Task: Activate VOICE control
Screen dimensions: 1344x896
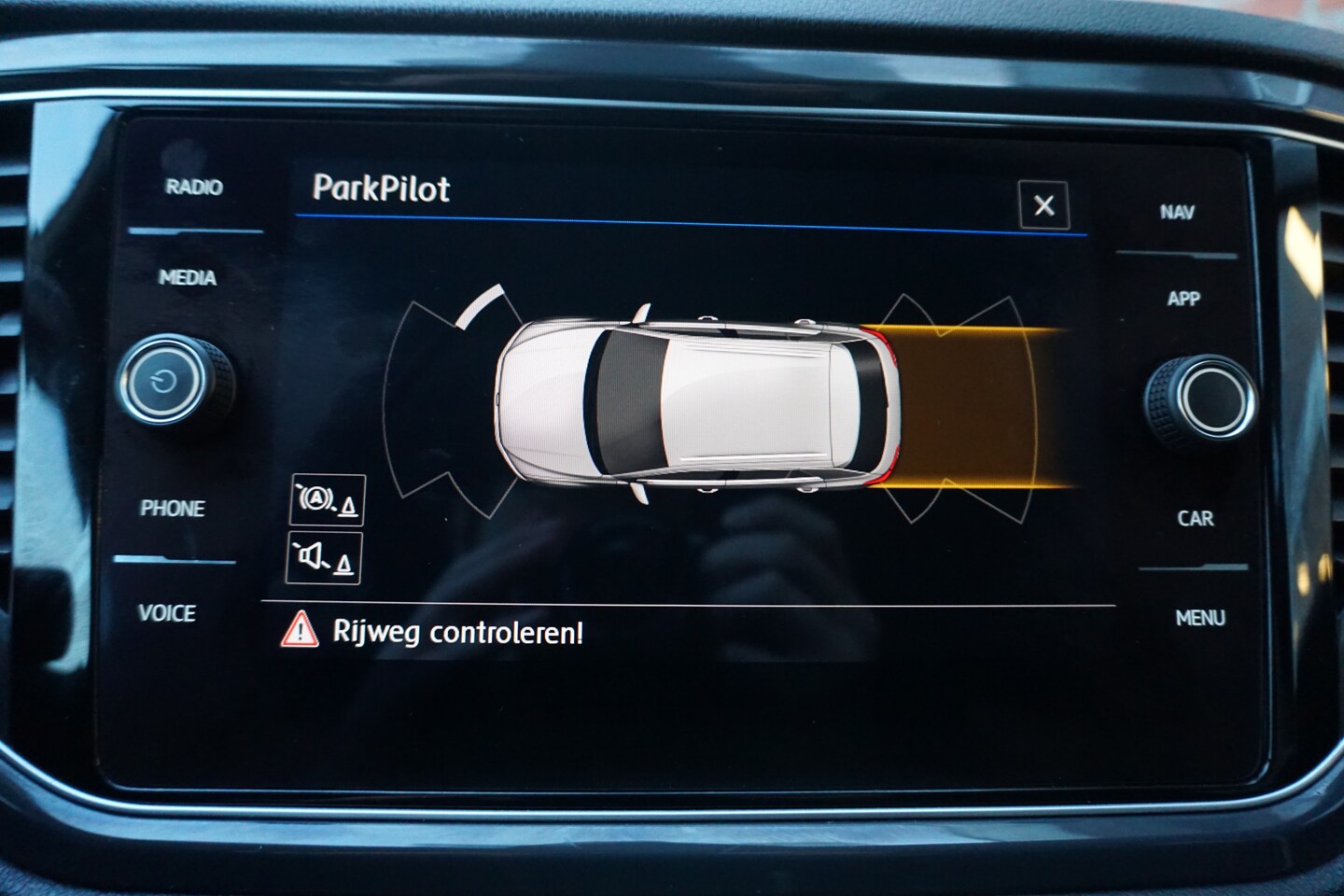Action: 167,613
